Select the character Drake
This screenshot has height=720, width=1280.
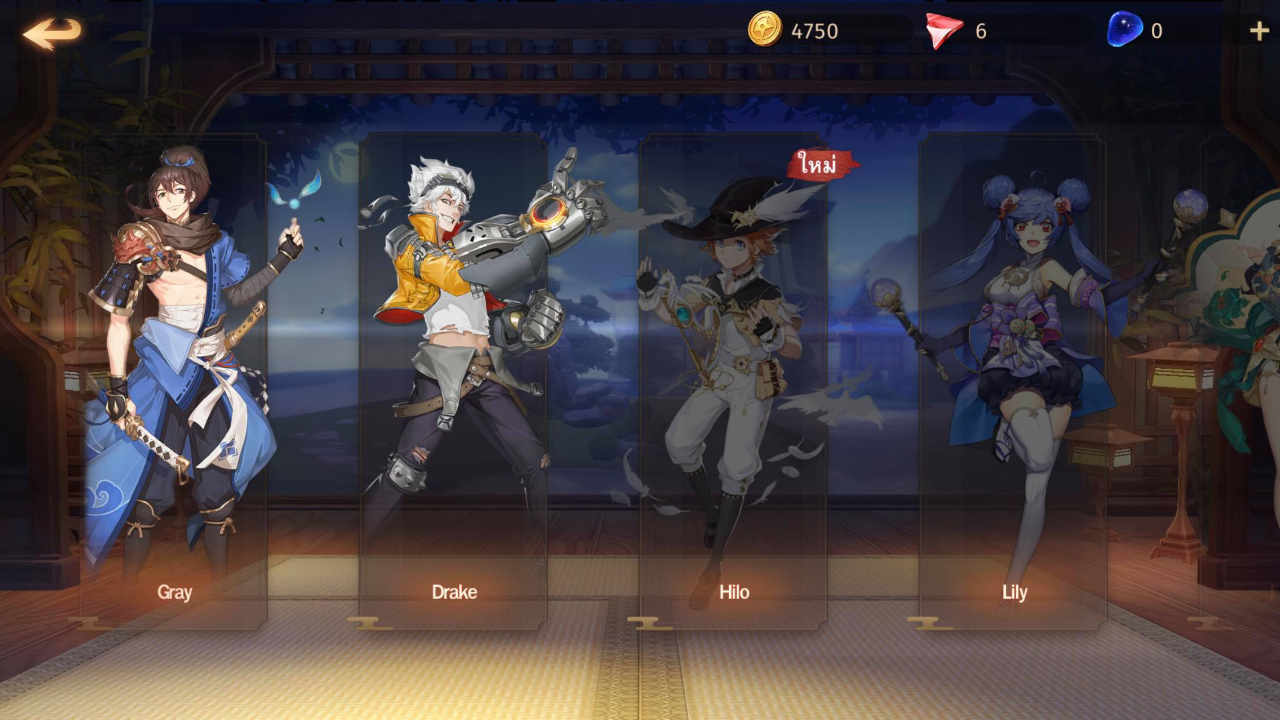tap(455, 360)
